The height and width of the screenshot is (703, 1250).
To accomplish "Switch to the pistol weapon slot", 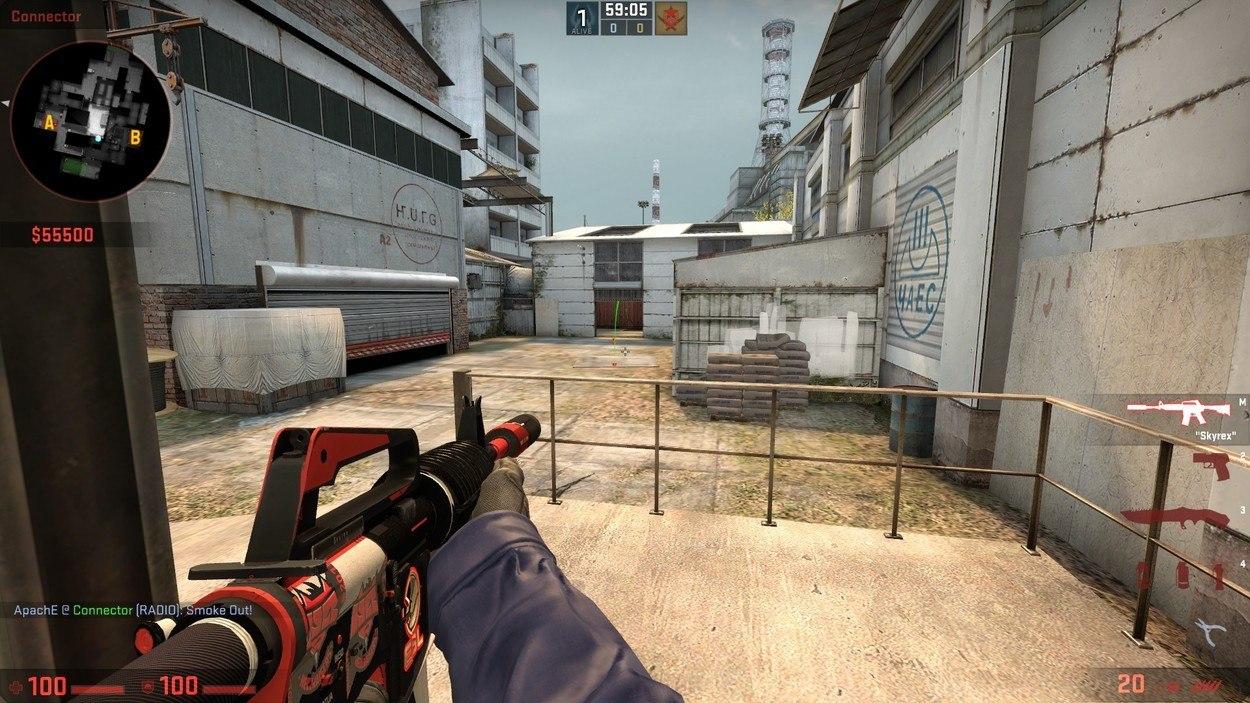I will (x=1210, y=463).
